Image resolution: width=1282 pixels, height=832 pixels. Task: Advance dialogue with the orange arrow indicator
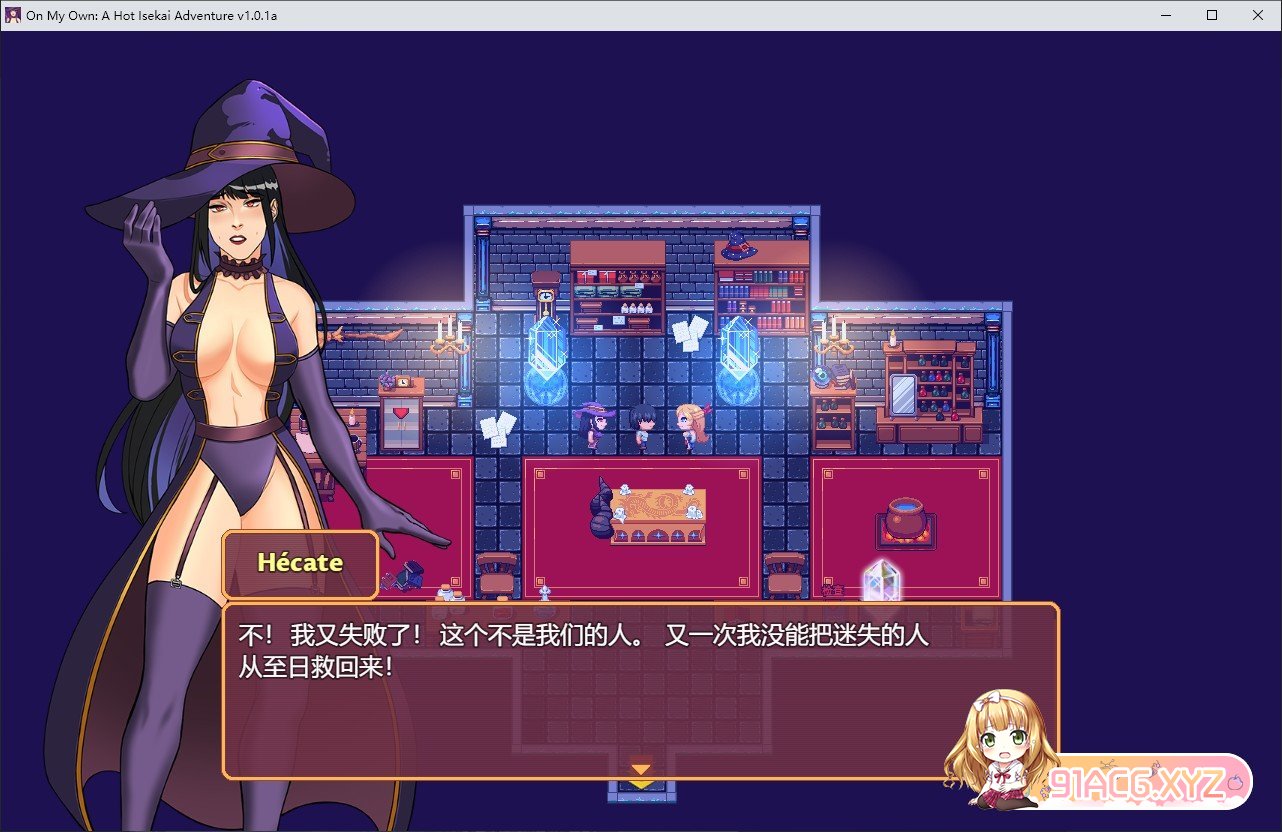[x=640, y=769]
